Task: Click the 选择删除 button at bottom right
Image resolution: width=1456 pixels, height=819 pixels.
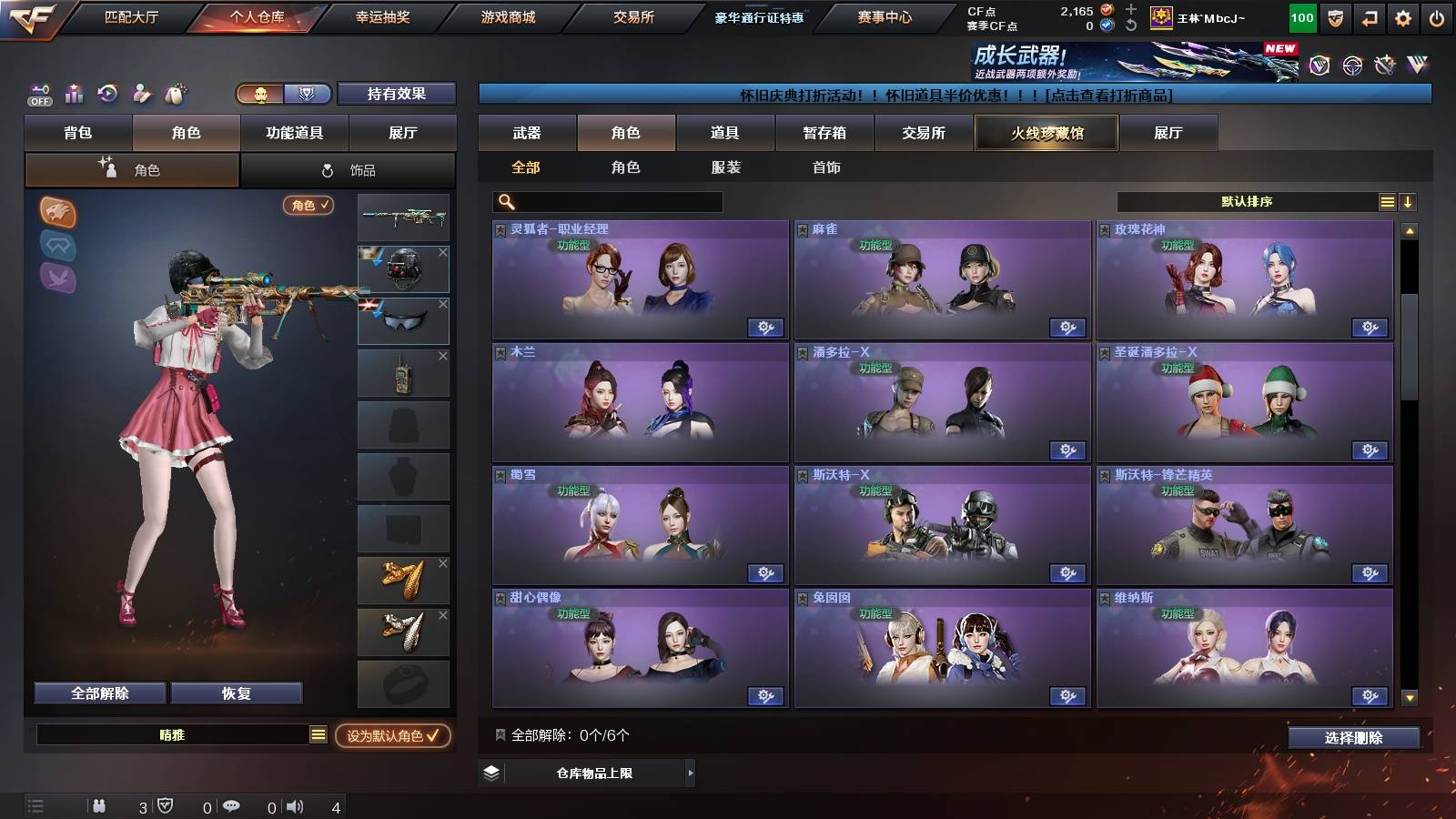Action: point(1353,737)
